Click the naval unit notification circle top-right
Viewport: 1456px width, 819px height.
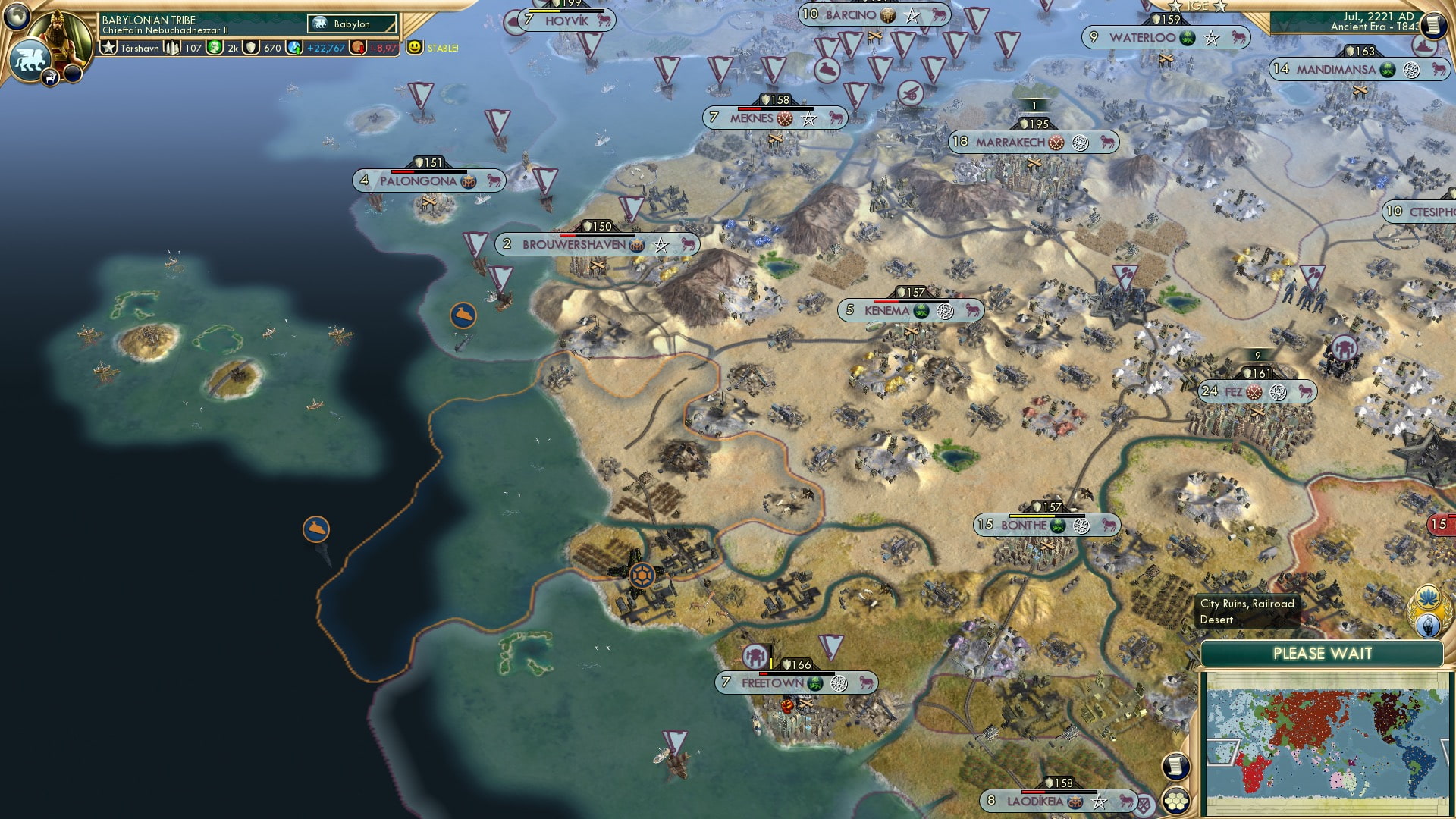click(1423, 45)
